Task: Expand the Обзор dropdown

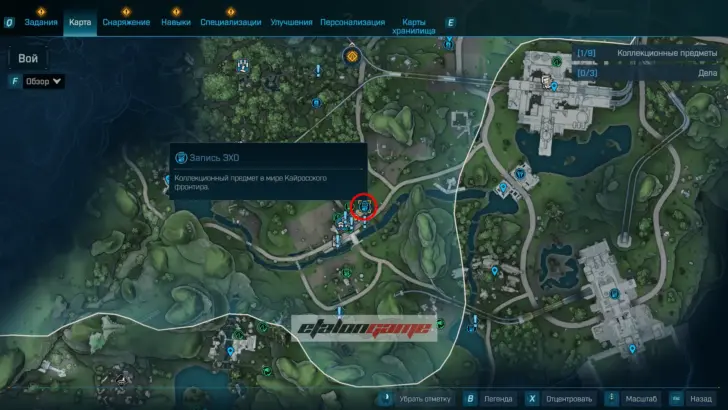Action: click(44, 81)
